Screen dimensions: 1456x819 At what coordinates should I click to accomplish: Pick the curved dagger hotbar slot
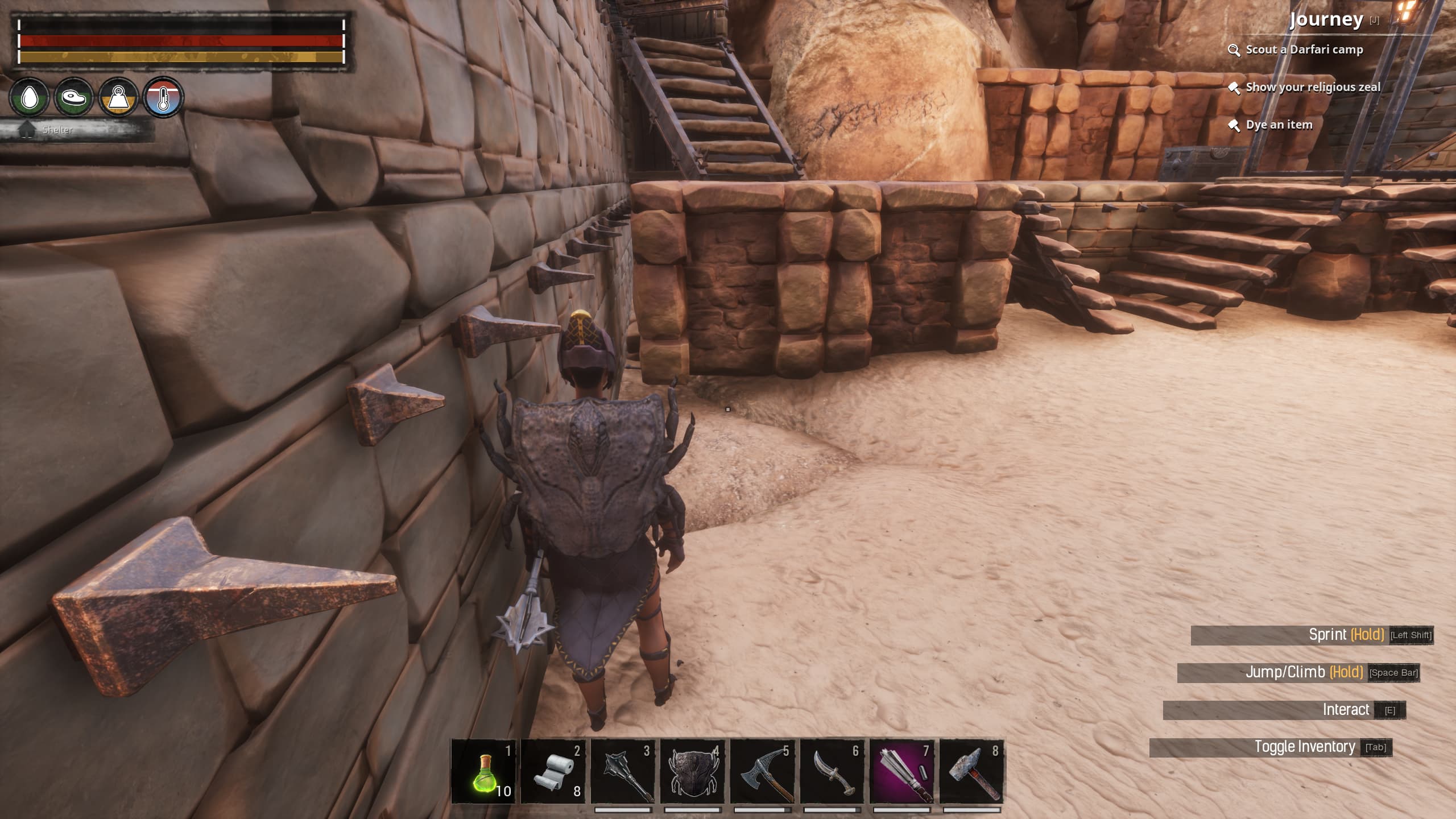tap(832, 771)
